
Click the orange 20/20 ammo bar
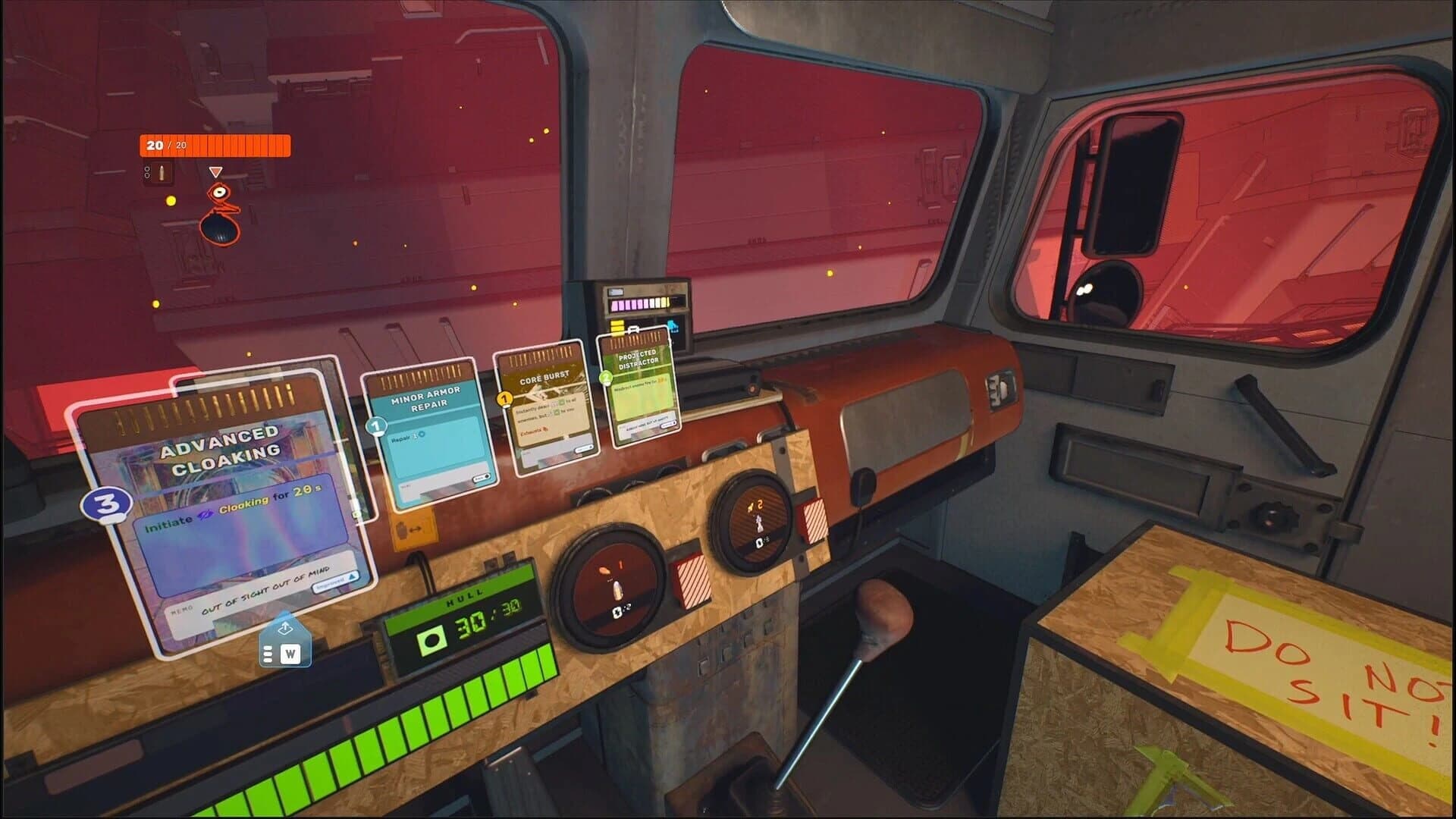[214, 146]
